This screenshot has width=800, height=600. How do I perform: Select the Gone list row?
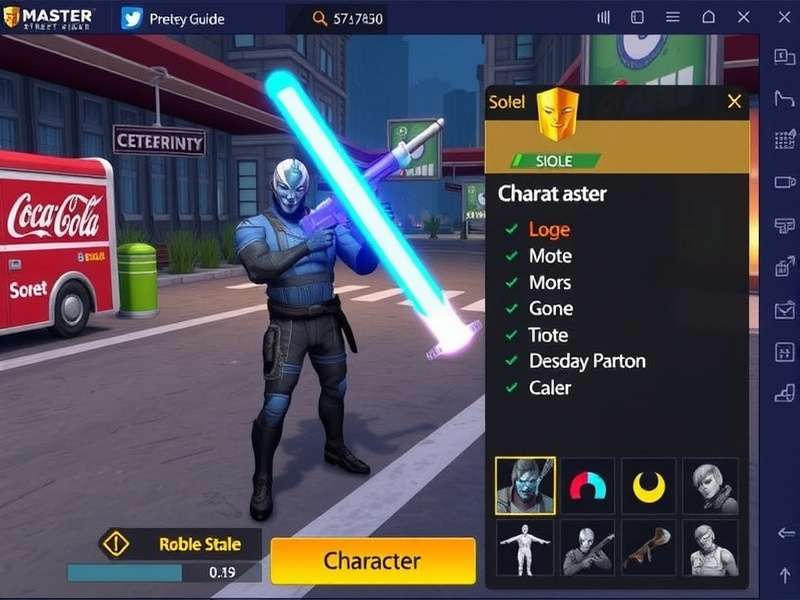(x=551, y=308)
